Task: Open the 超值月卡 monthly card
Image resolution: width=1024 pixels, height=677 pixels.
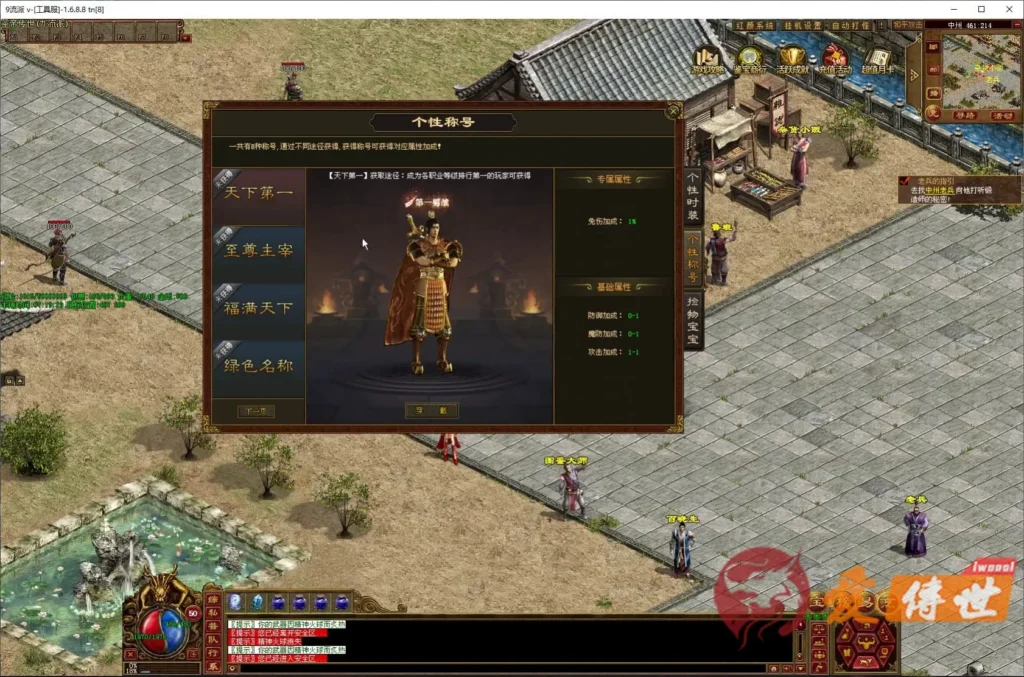Action: (x=878, y=60)
